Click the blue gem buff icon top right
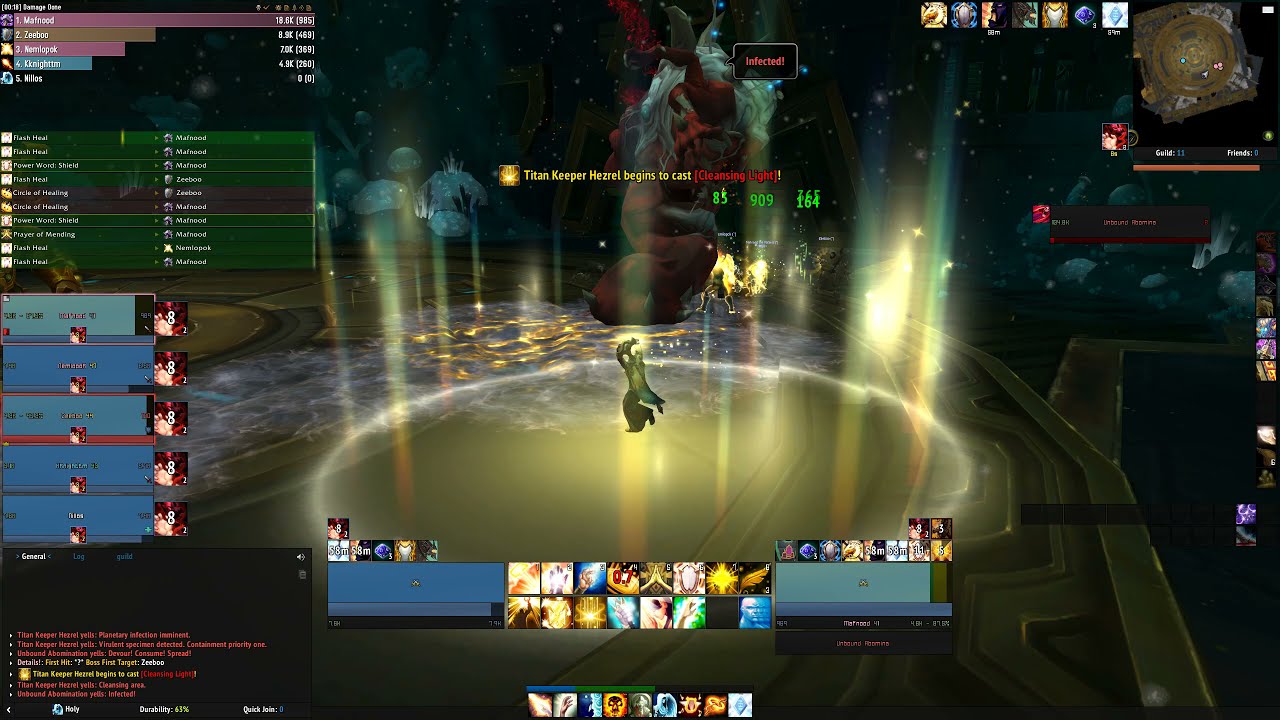The image size is (1280, 720). pos(1085,14)
